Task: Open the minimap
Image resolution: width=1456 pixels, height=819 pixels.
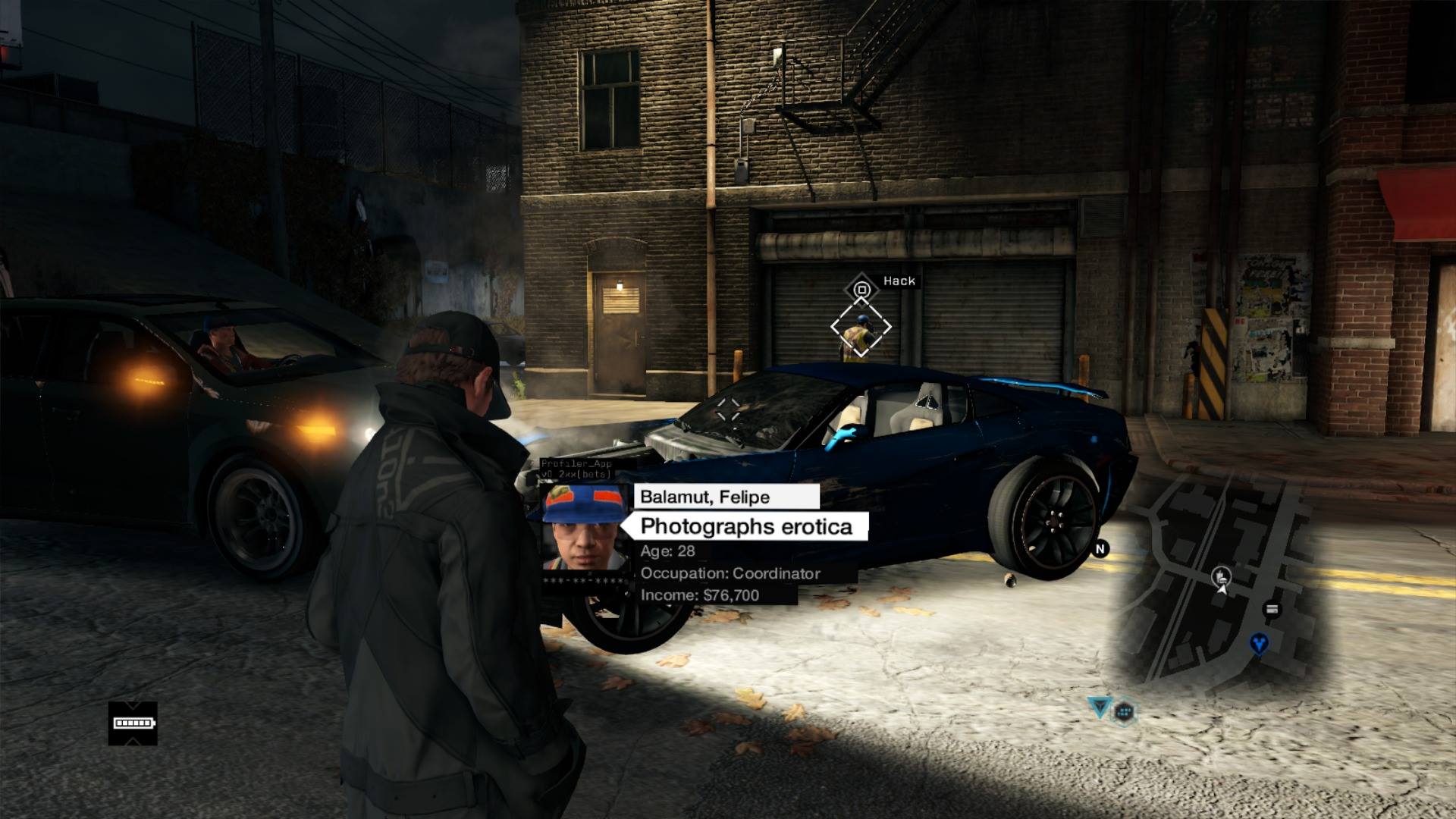Action: (x=1221, y=584)
